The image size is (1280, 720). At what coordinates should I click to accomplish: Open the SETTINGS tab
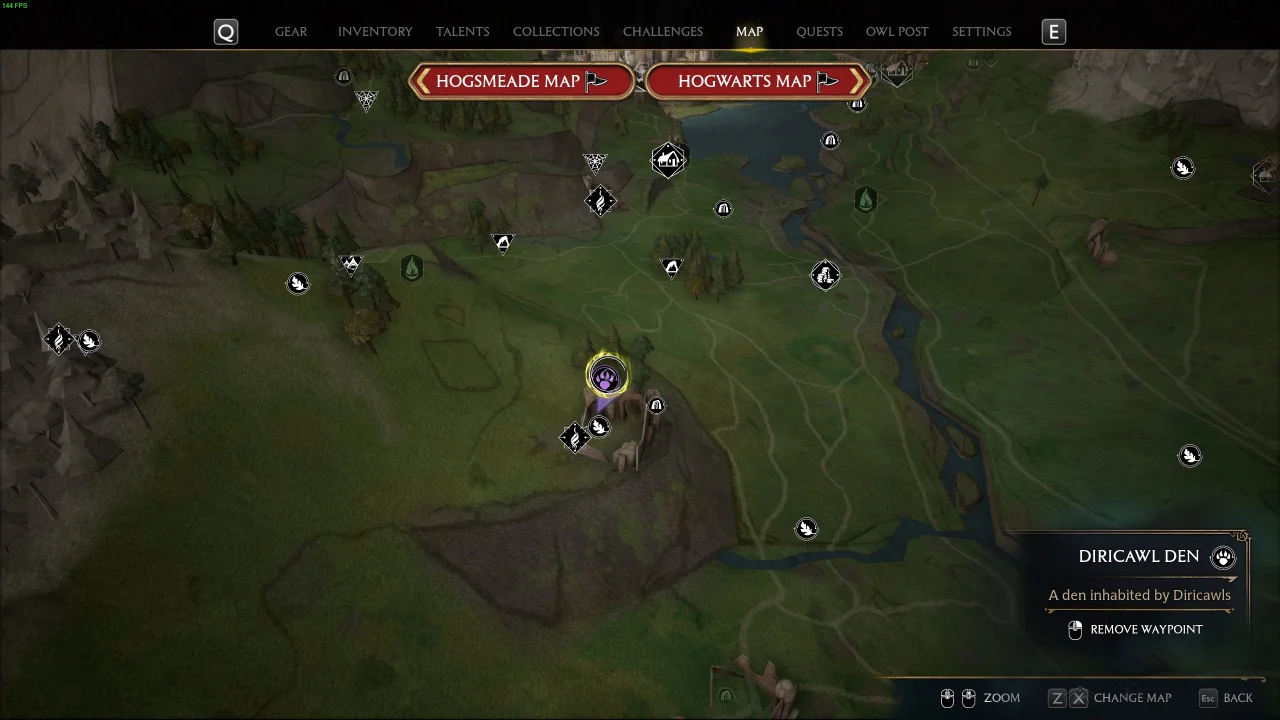(981, 31)
